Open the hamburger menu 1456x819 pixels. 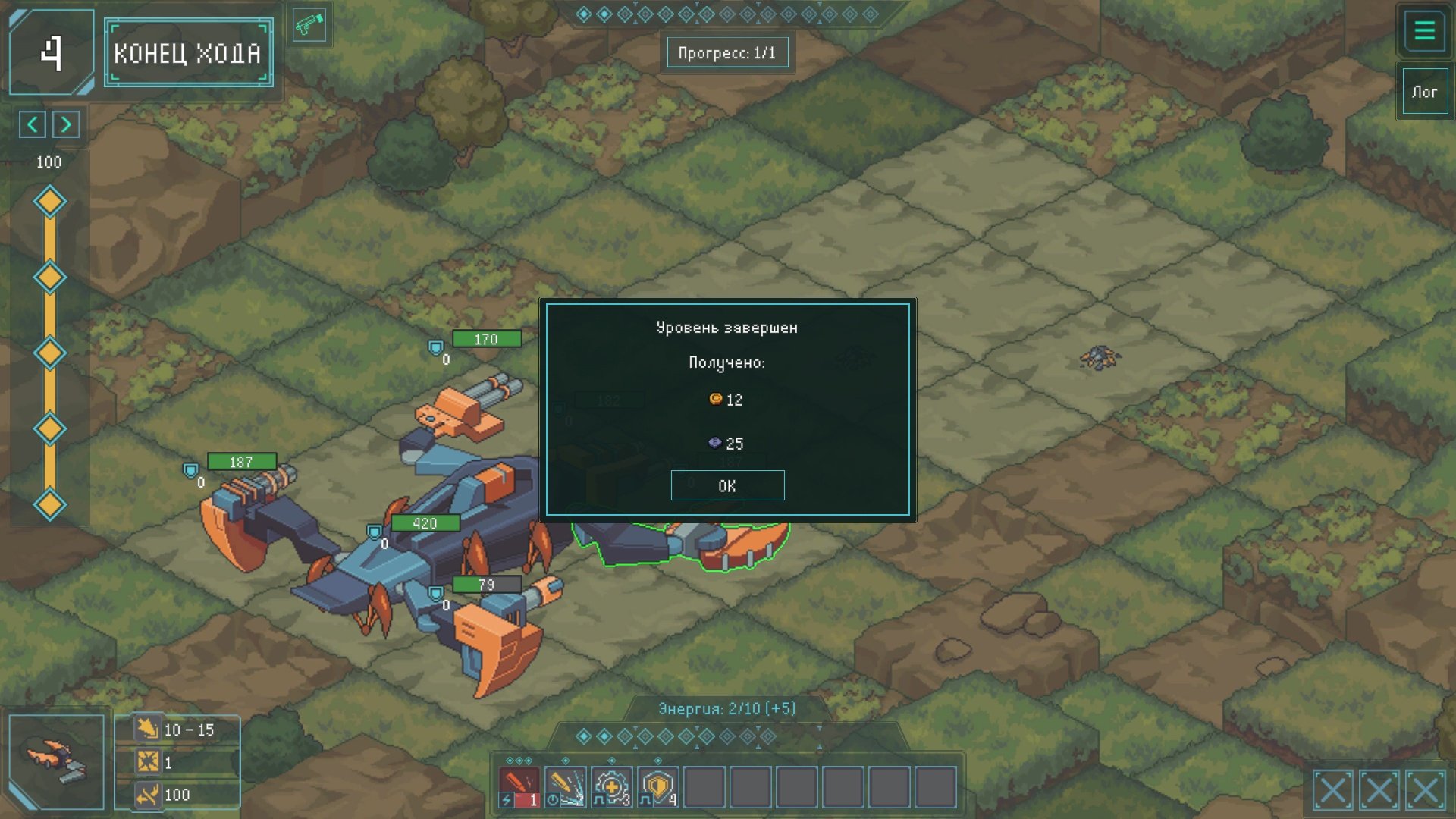pos(1424,31)
